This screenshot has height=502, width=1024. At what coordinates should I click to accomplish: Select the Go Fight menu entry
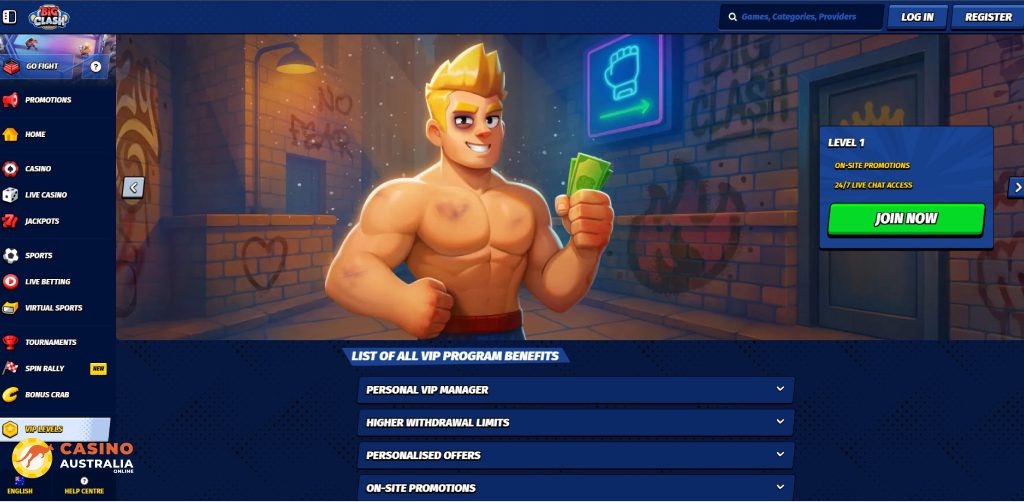coord(42,66)
